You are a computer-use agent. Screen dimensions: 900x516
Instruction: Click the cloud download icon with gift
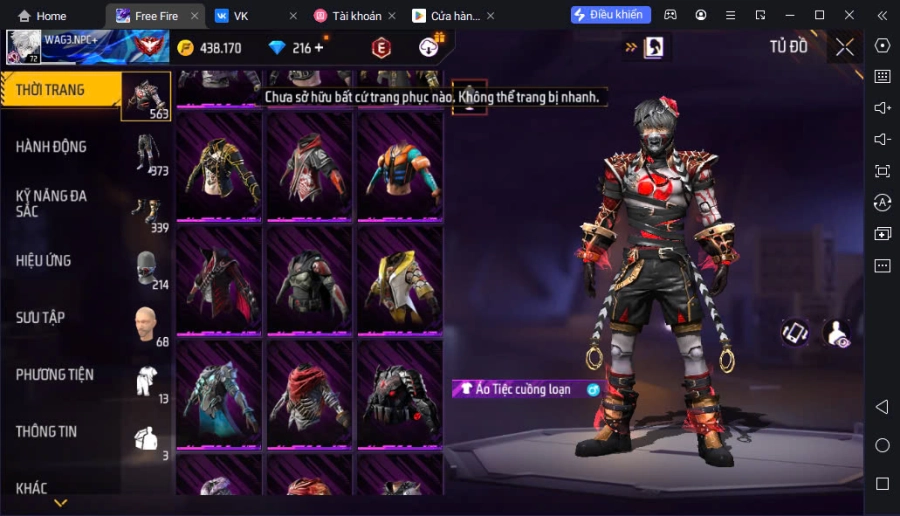431,46
